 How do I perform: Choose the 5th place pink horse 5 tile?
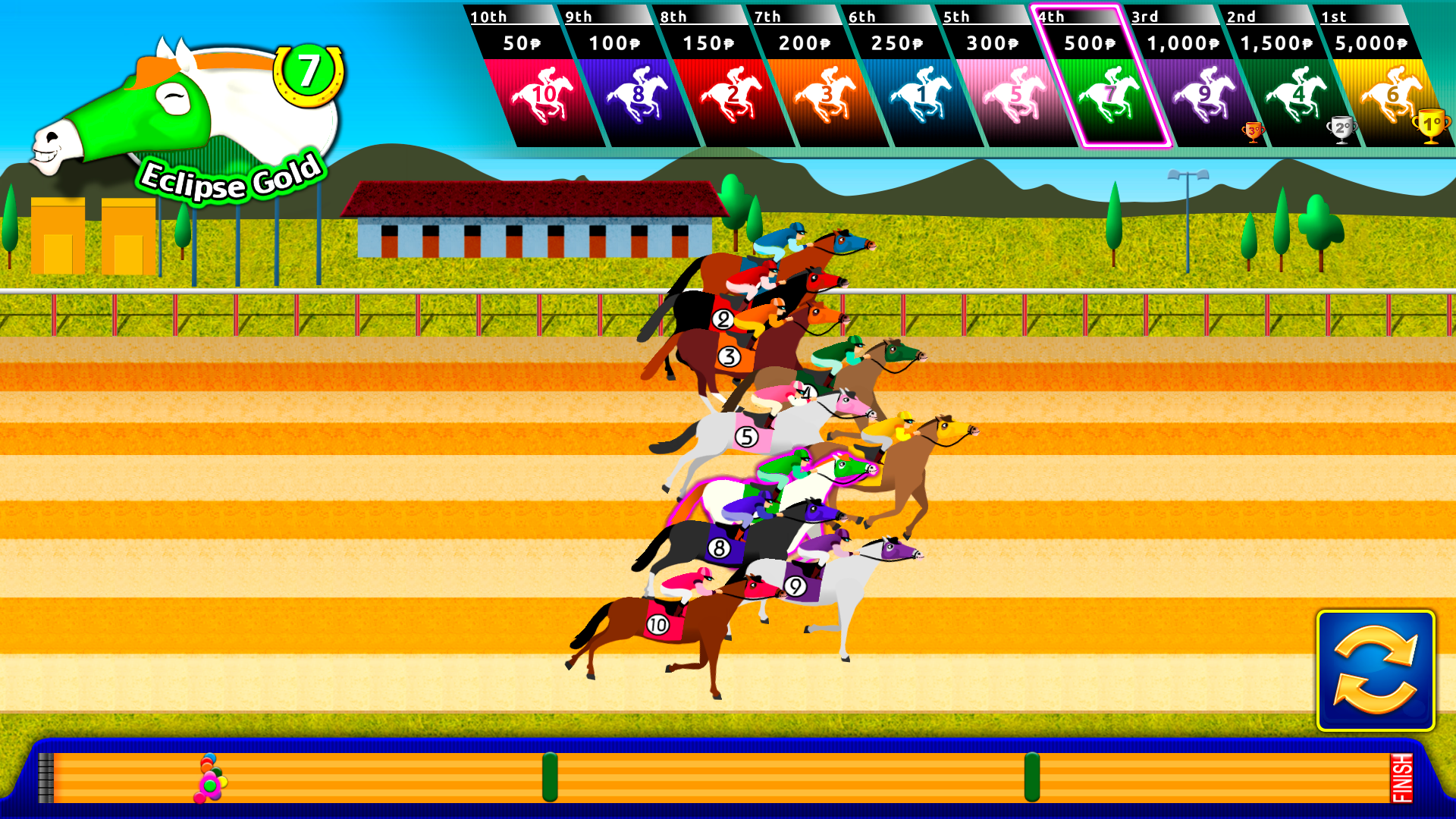pos(1014,95)
